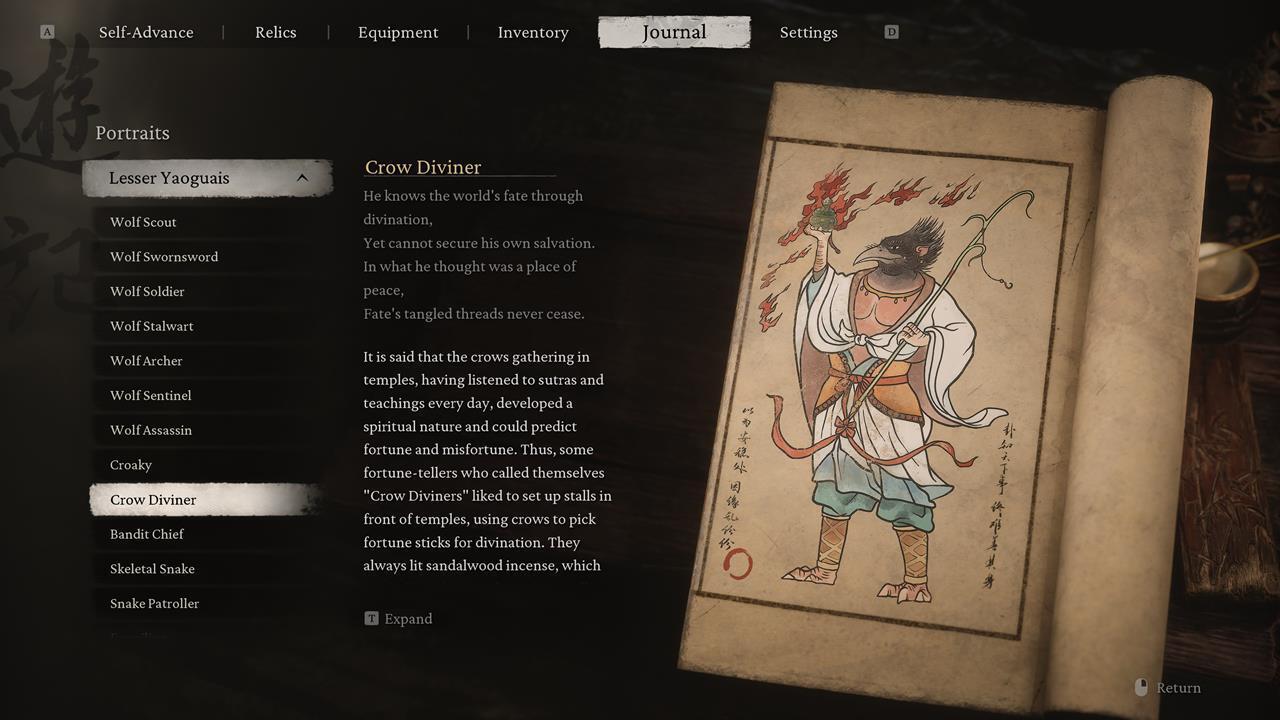
Task: Select the Wolf Scout portrait entry
Action: (143, 222)
